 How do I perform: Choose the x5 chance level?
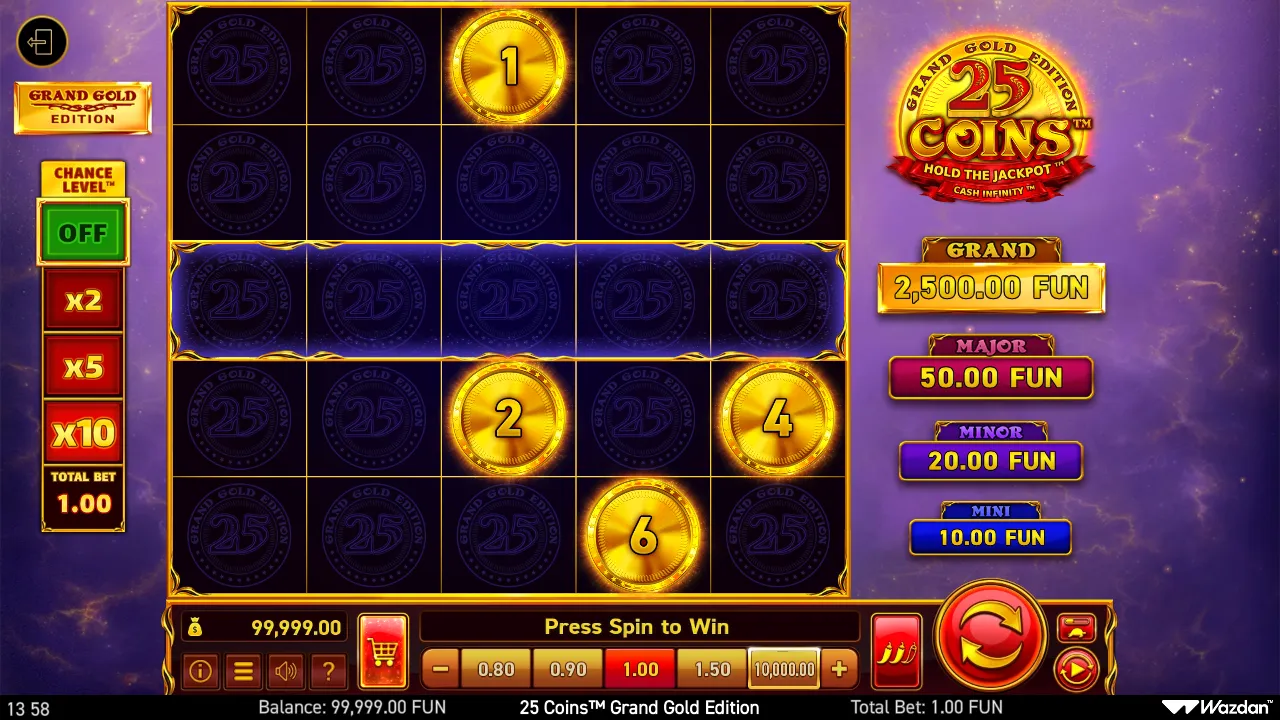pos(83,366)
